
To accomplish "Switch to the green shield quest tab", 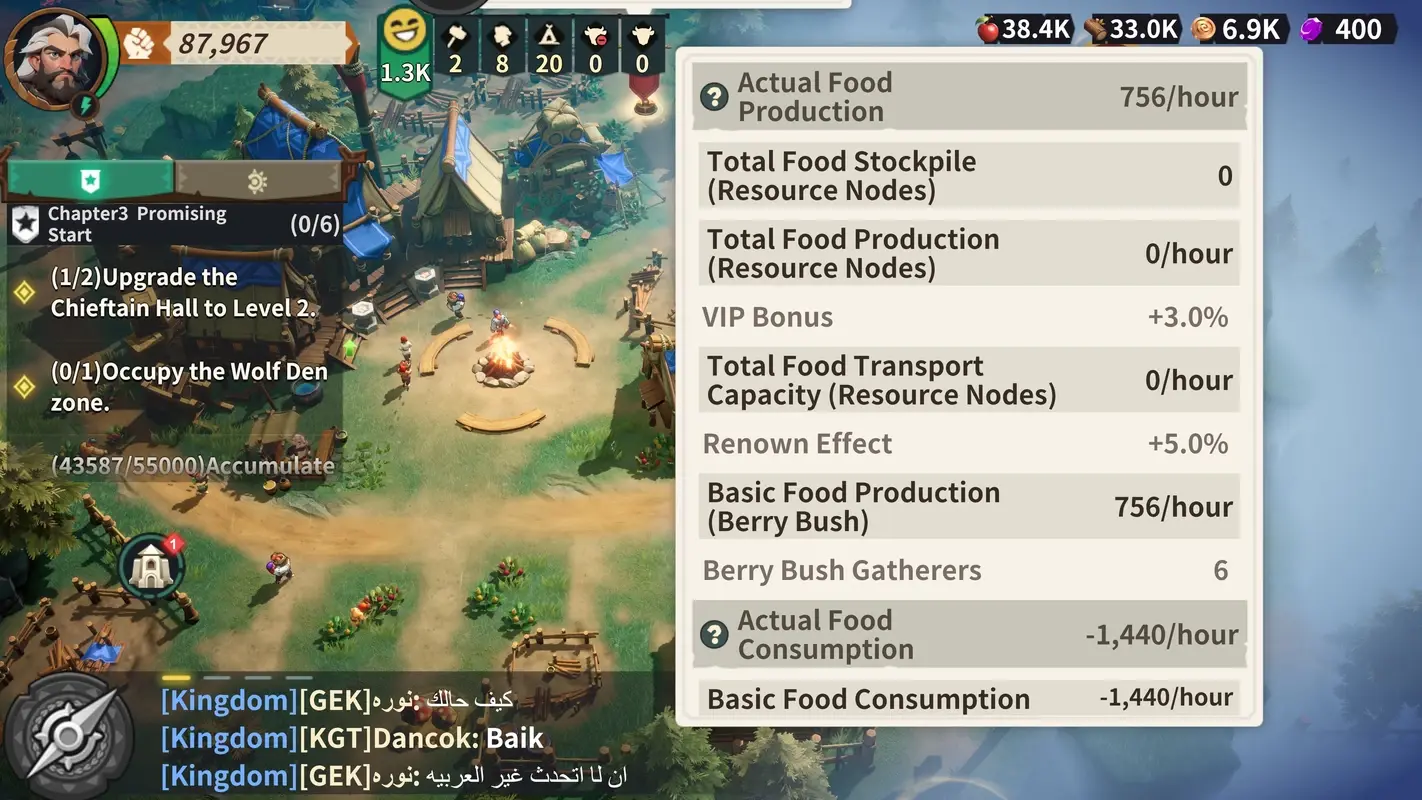I will point(88,178).
